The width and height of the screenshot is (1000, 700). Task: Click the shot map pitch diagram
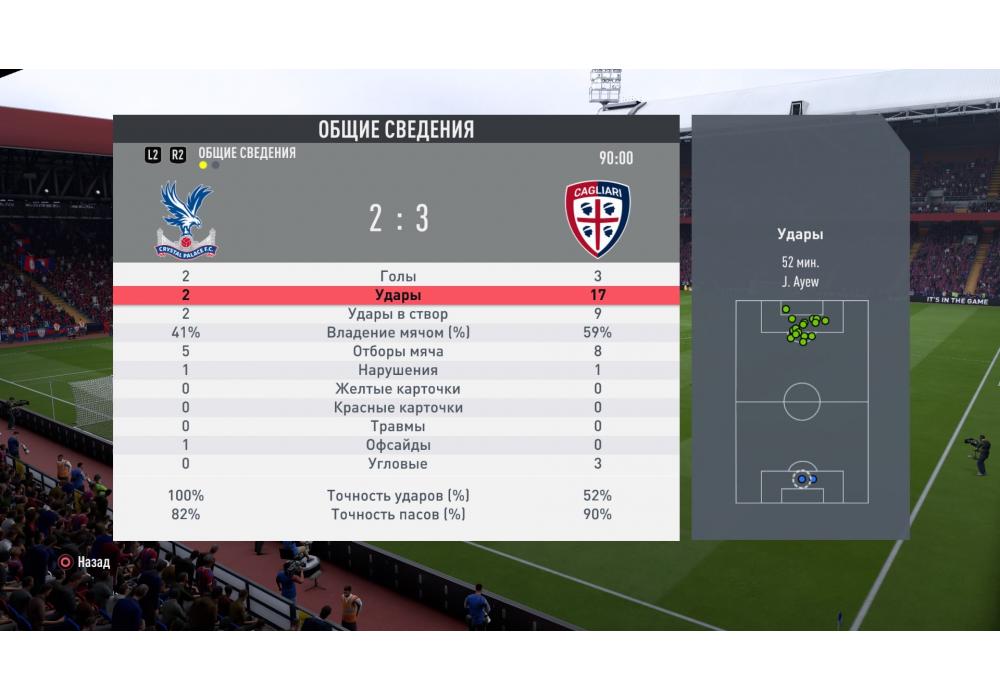(x=801, y=401)
